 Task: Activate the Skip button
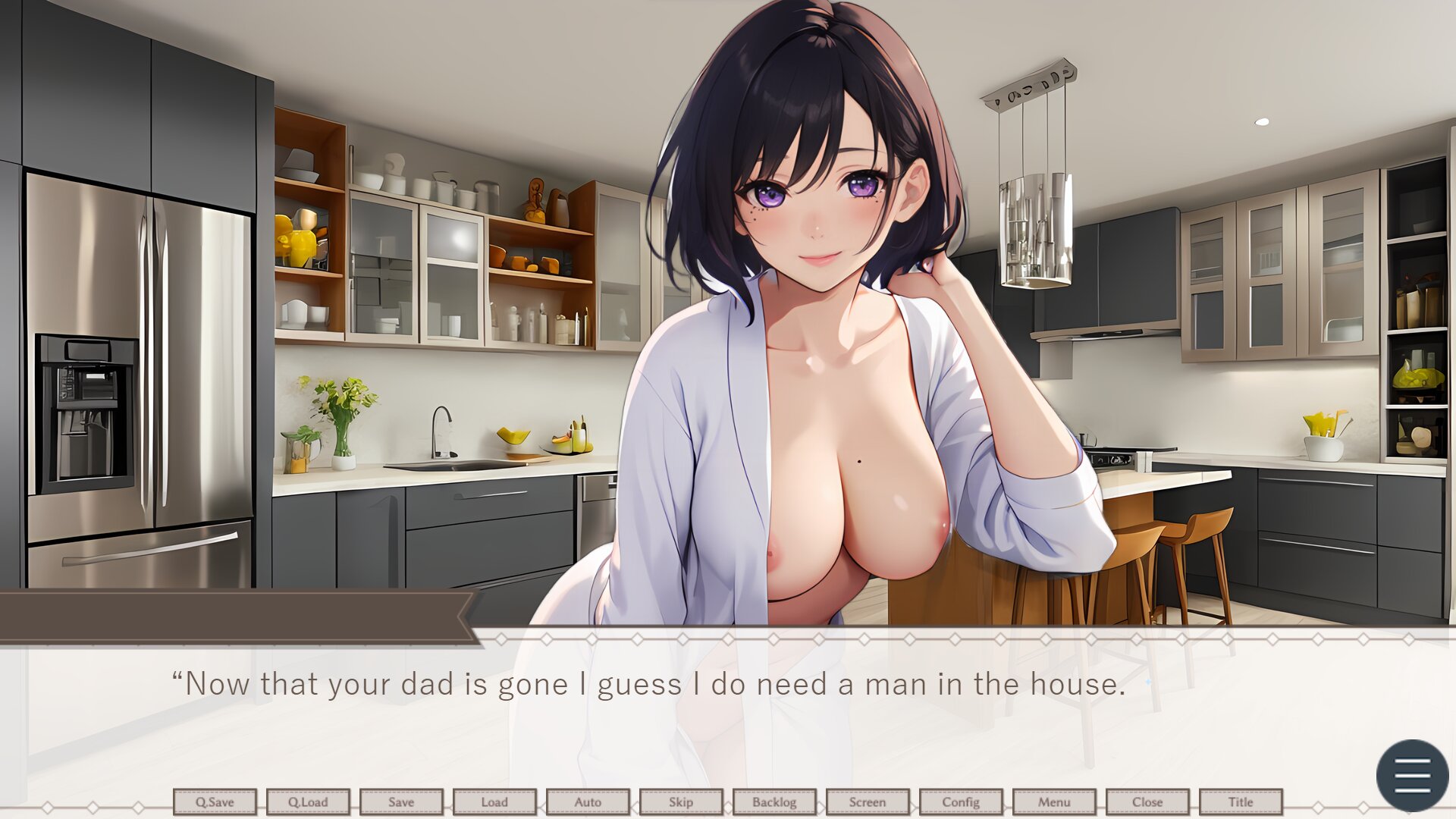pyautogui.click(x=681, y=802)
